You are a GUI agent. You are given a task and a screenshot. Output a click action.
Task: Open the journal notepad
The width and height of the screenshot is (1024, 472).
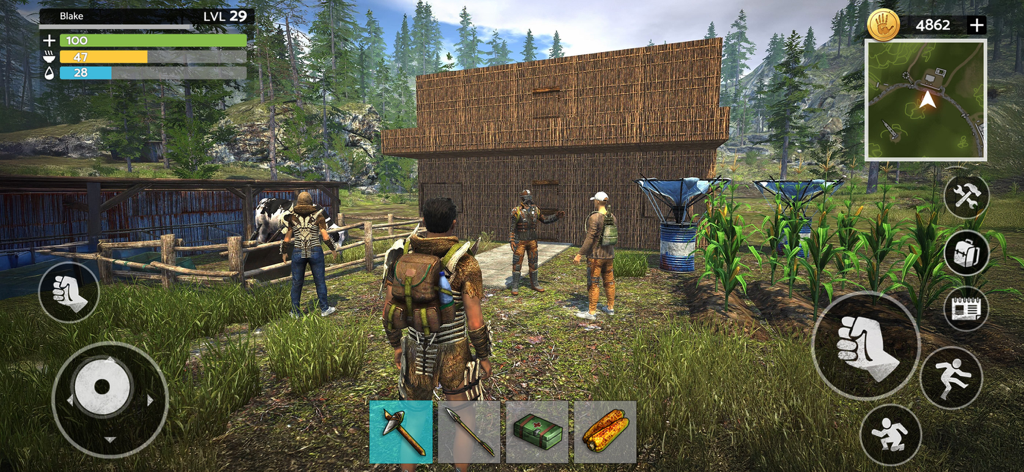point(966,308)
